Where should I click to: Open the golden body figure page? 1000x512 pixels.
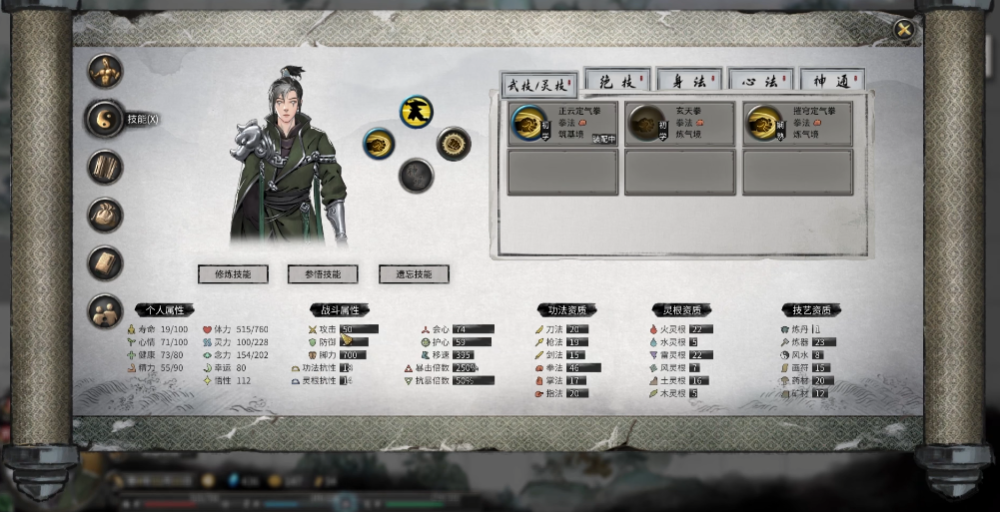(105, 71)
